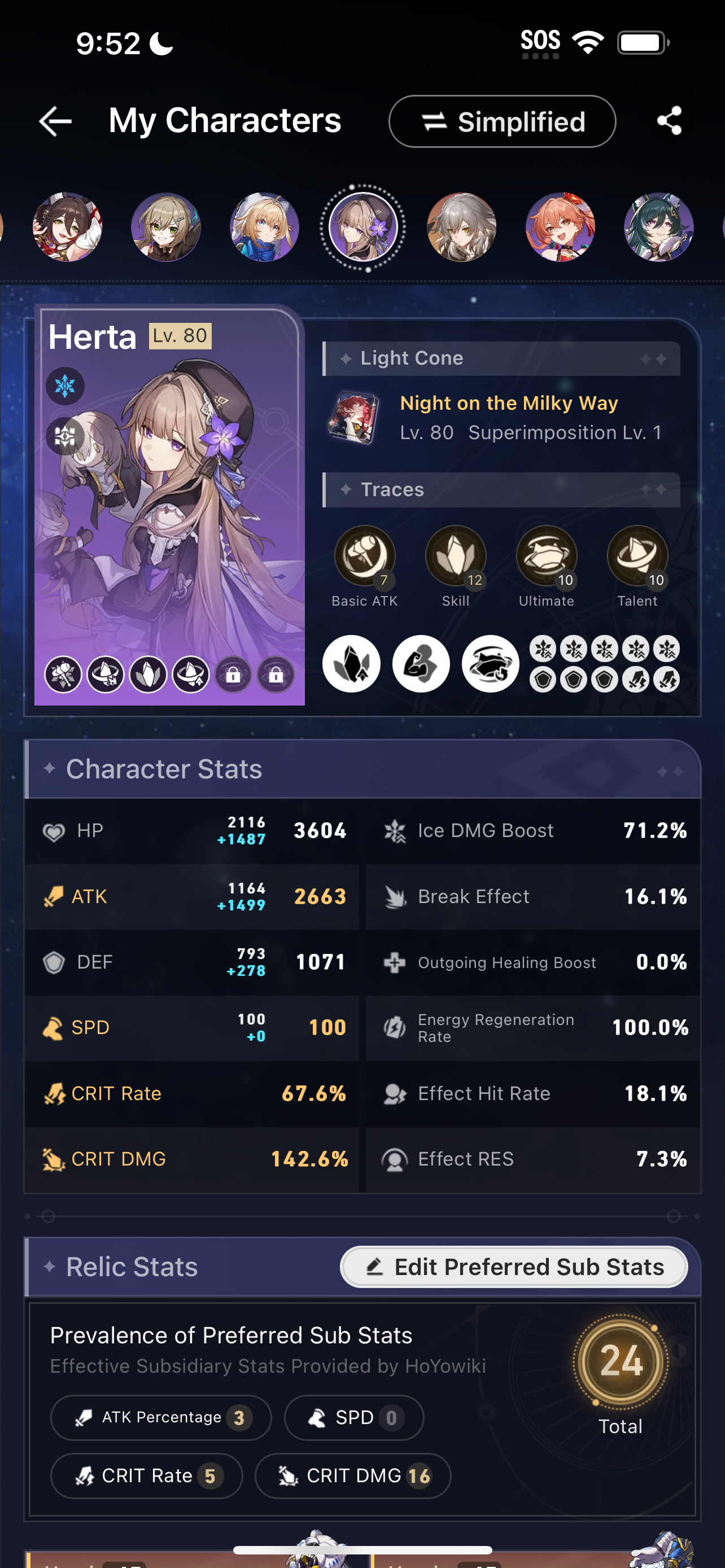Expand the Light Cone section
725x1568 pixels.
click(x=502, y=358)
